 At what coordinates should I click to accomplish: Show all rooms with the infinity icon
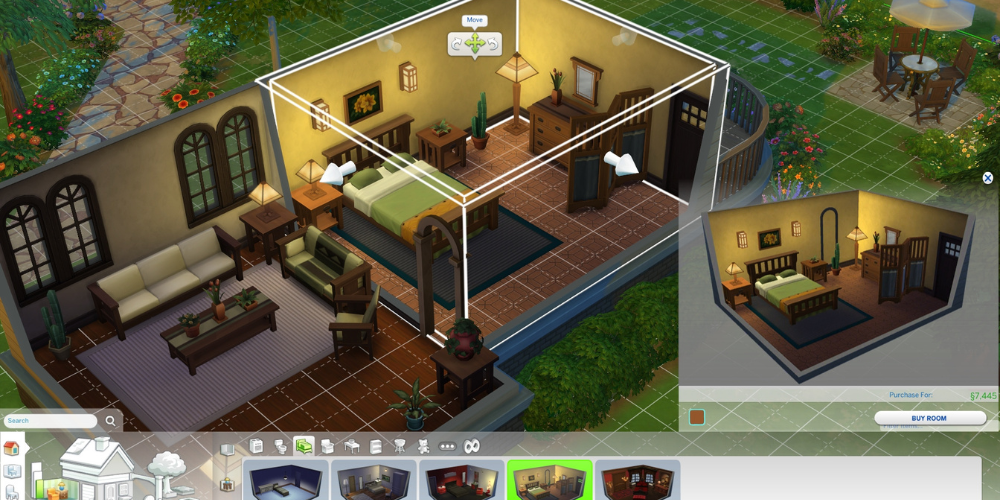pyautogui.click(x=473, y=446)
